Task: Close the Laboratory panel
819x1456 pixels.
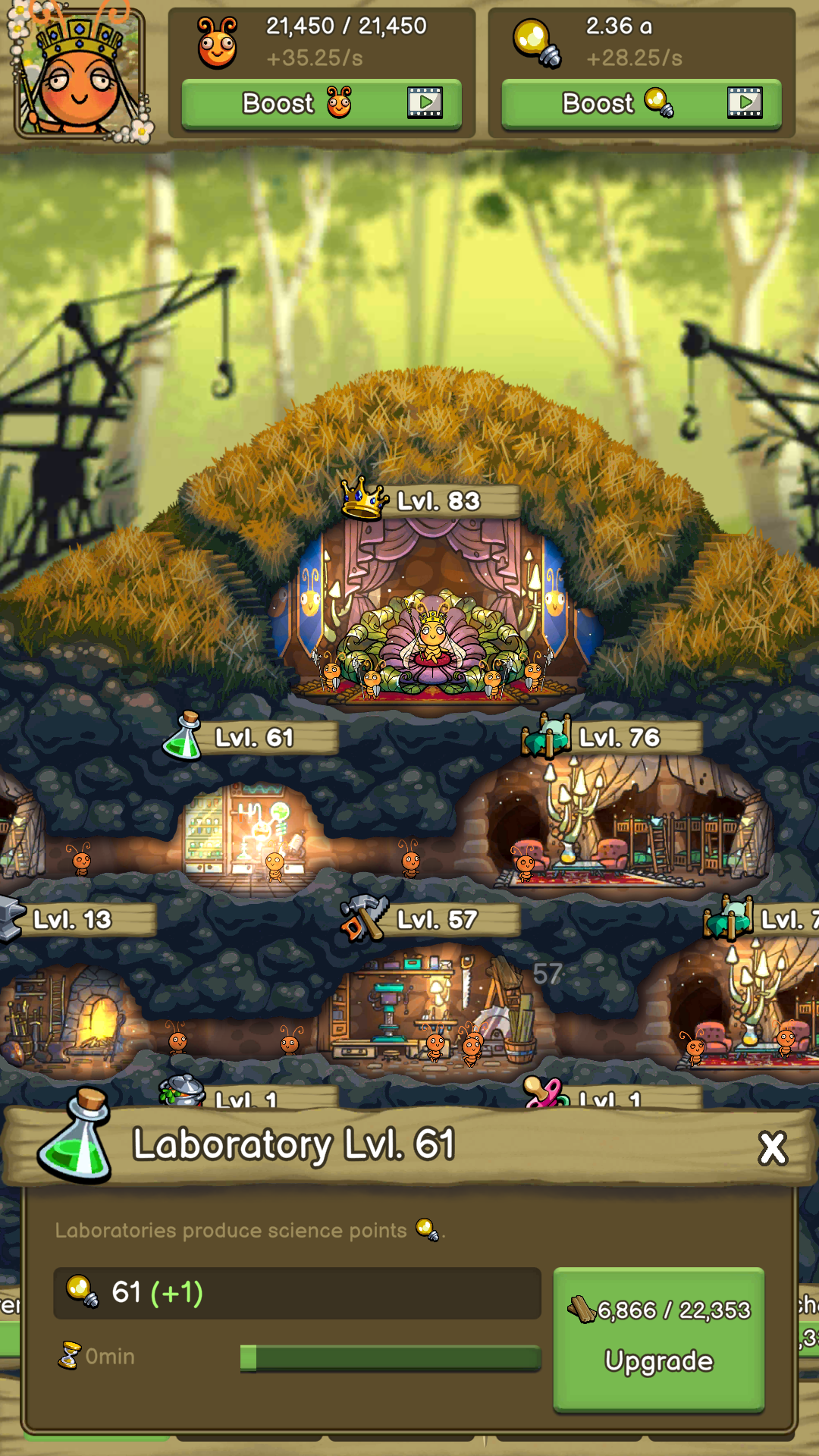Action: coord(773,1149)
